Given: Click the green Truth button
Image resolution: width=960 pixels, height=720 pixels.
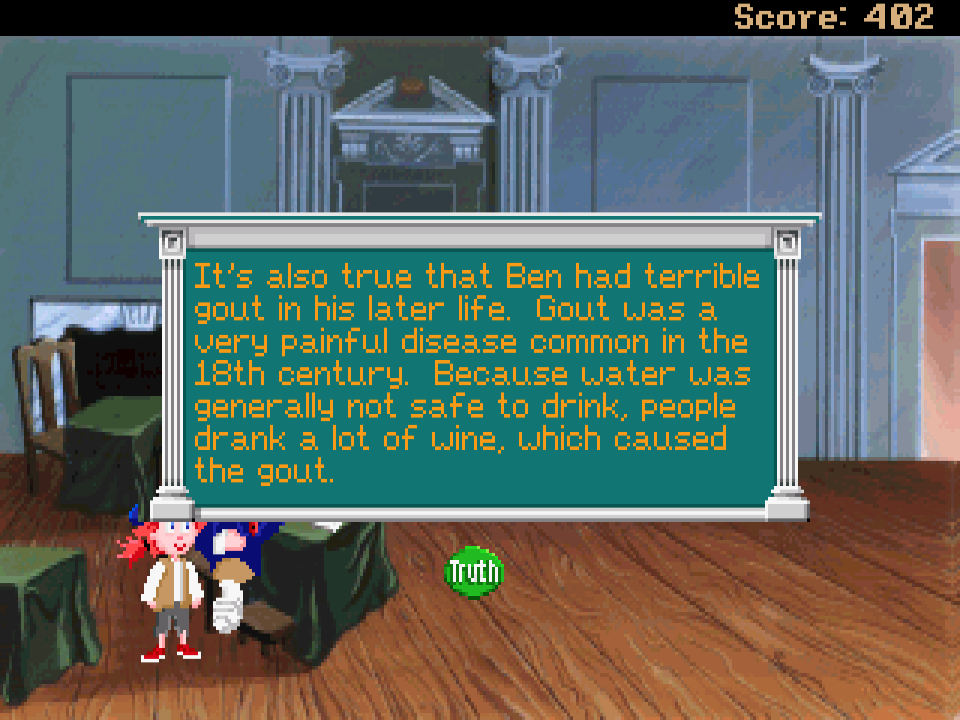Looking at the screenshot, I should pos(474,572).
